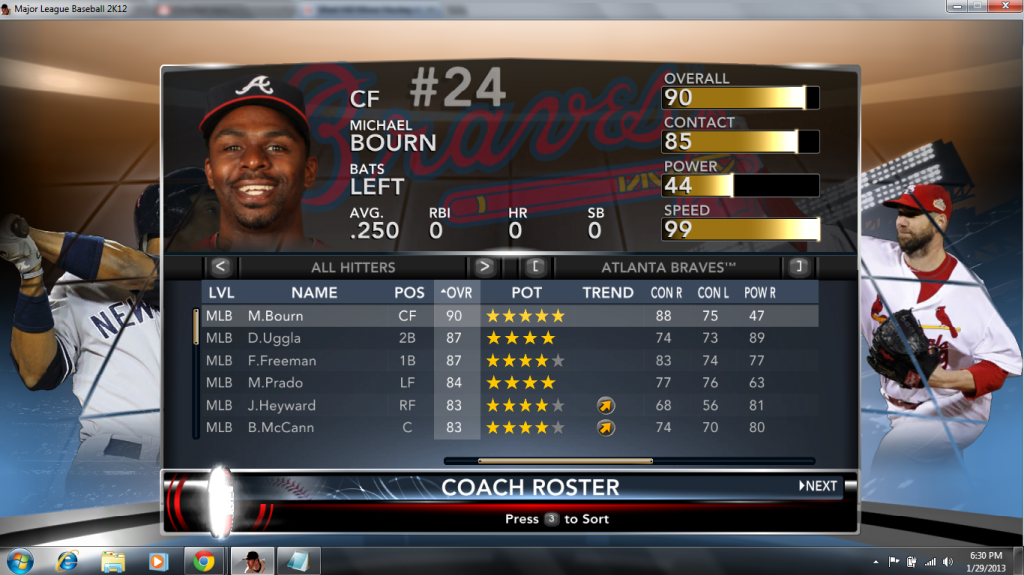This screenshot has width=1024, height=575.
Task: Sort by the CON R column header
Action: click(x=667, y=293)
